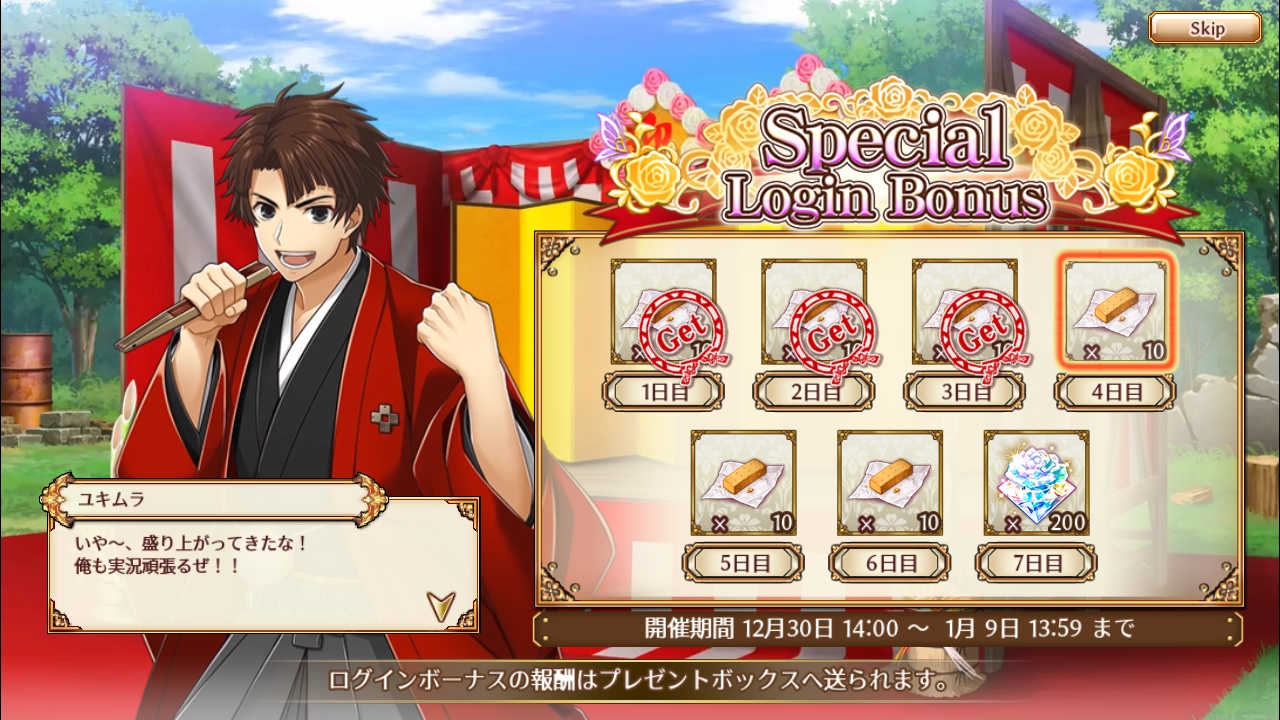Show the 7日目 crystal x200 reward
1280x720 pixels.
[1036, 483]
